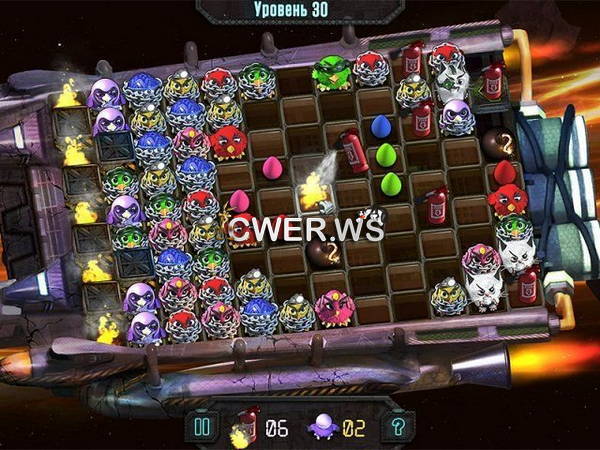This screenshot has width=600, height=450.
Task: Pick the unchained green goggled bird
Action: [329, 70]
